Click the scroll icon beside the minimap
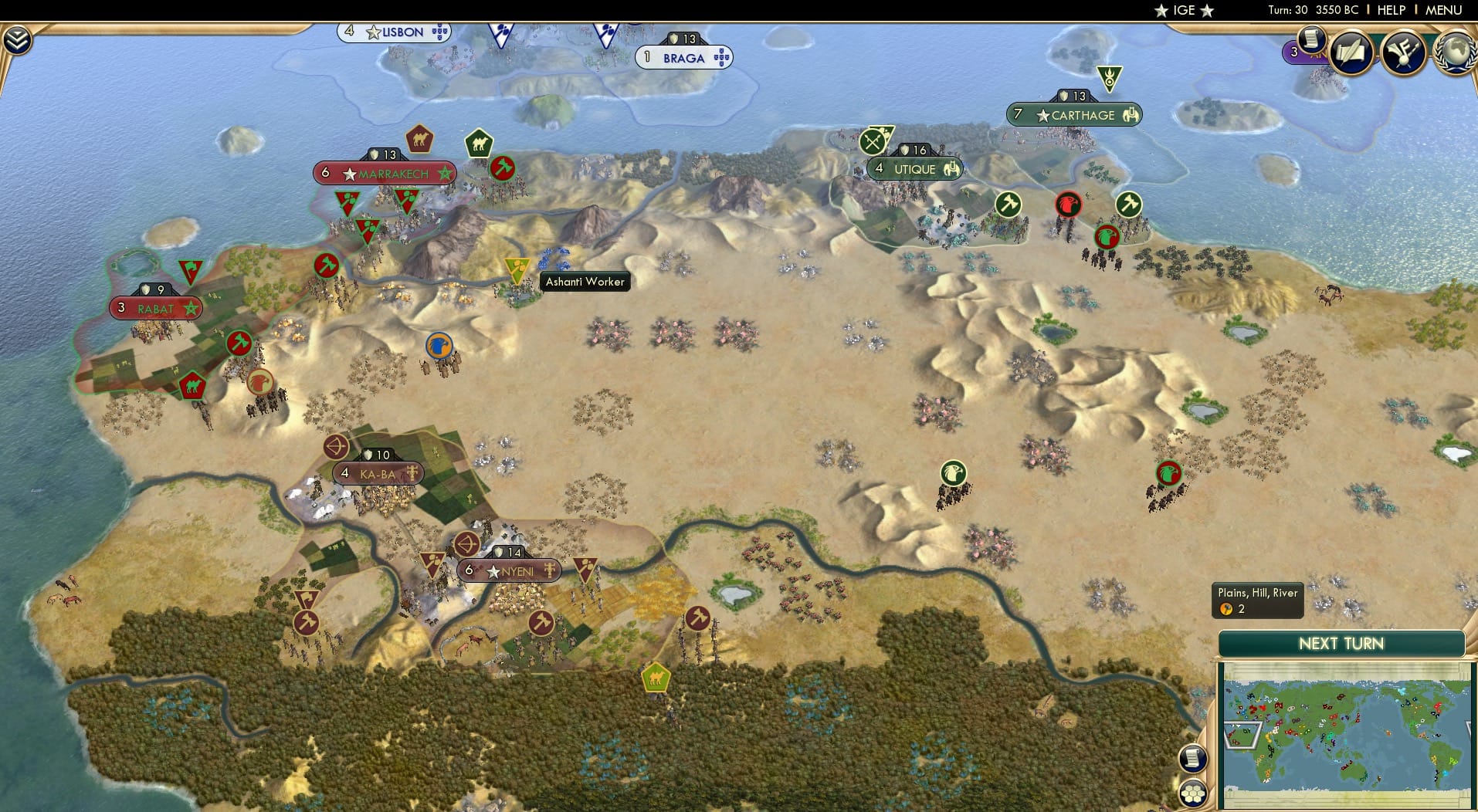This screenshot has width=1478, height=812. click(x=1192, y=759)
